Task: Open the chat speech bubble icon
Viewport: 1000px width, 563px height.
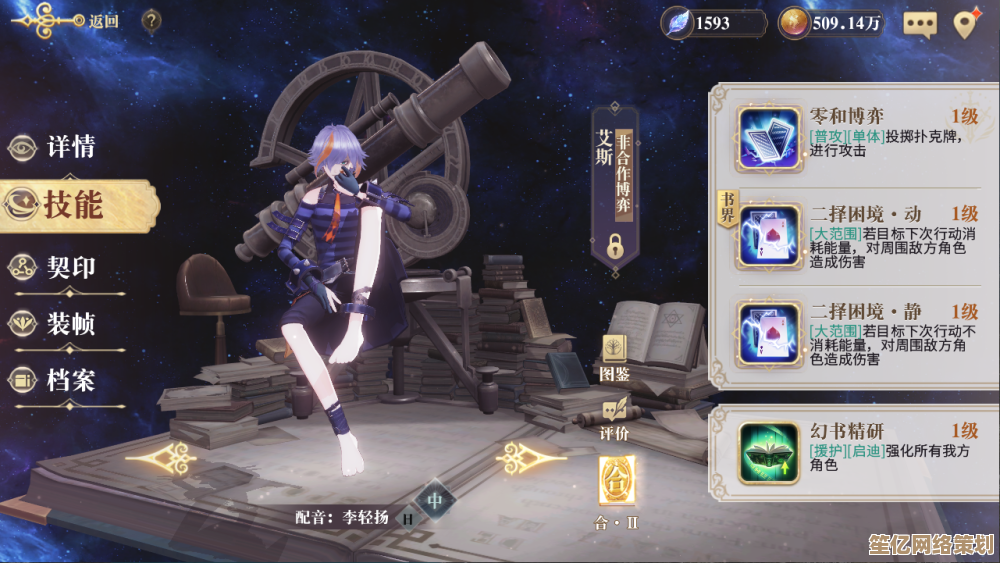Action: [x=919, y=23]
